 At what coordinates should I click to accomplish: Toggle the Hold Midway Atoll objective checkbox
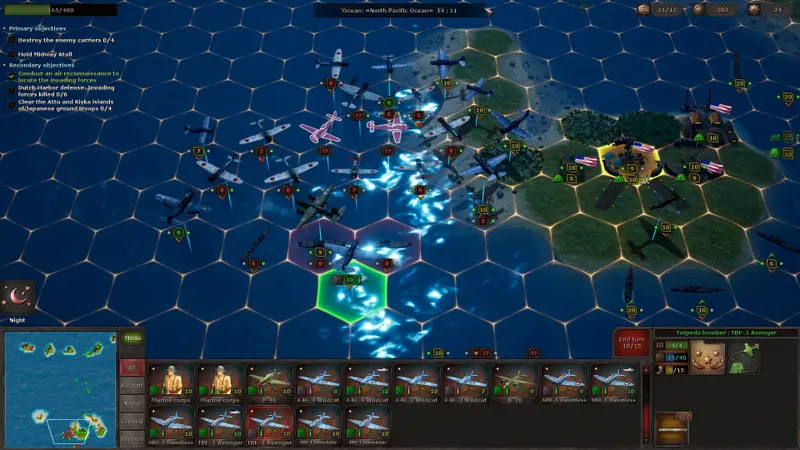point(11,55)
